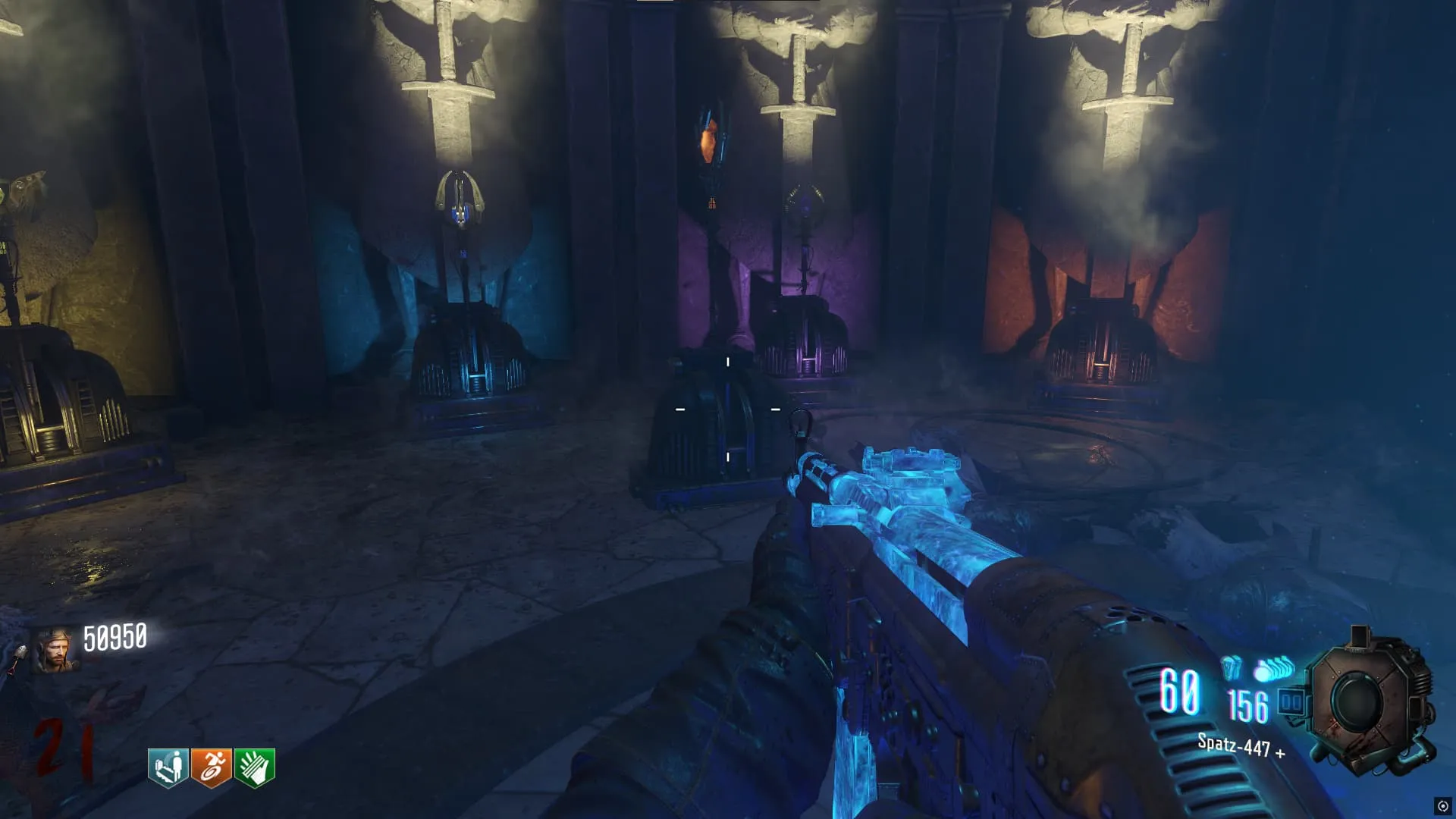Select the lethal grenade icons
1456x819 pixels.
[1274, 670]
